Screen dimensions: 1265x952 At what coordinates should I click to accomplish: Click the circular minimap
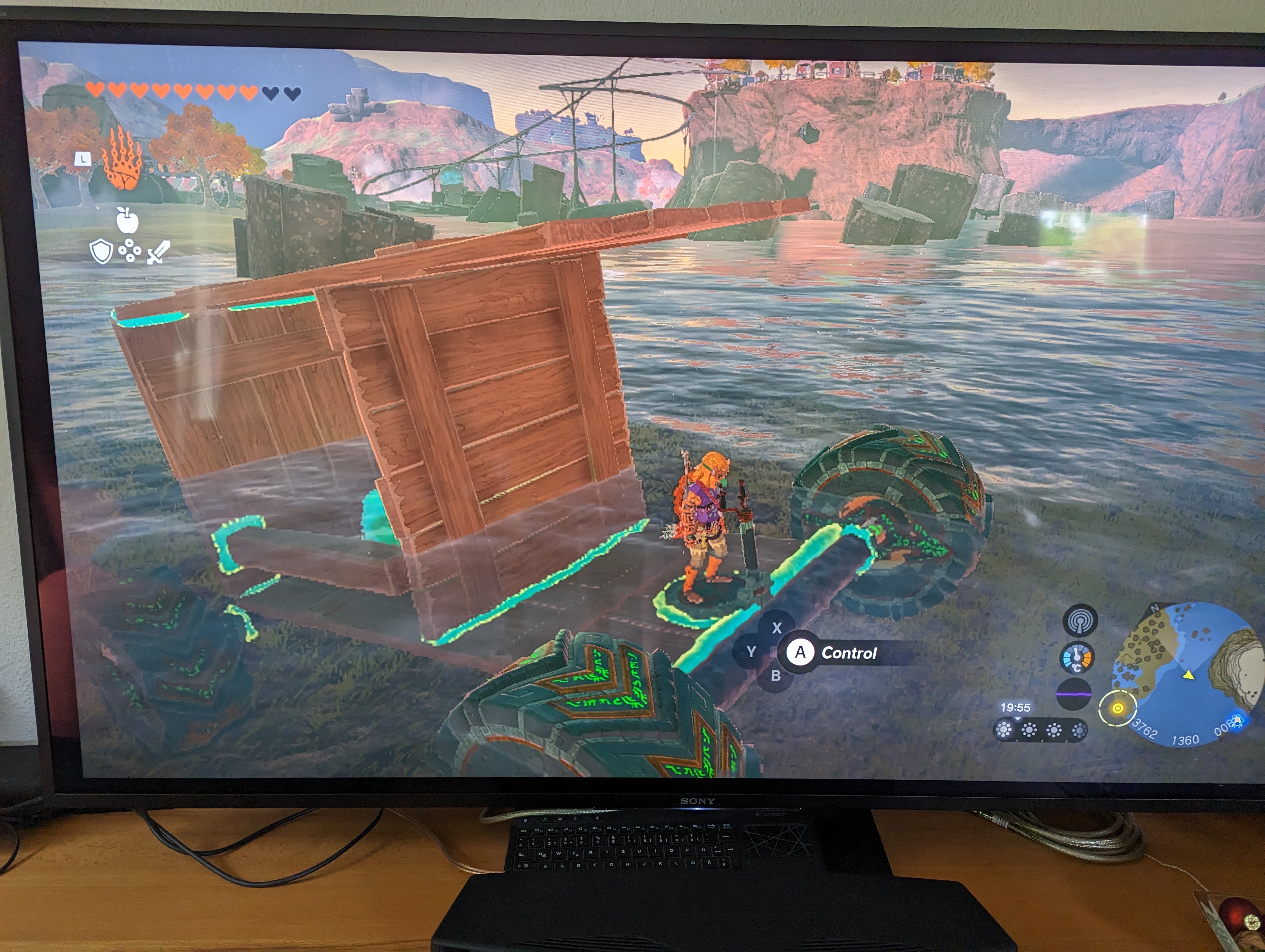point(1187,674)
